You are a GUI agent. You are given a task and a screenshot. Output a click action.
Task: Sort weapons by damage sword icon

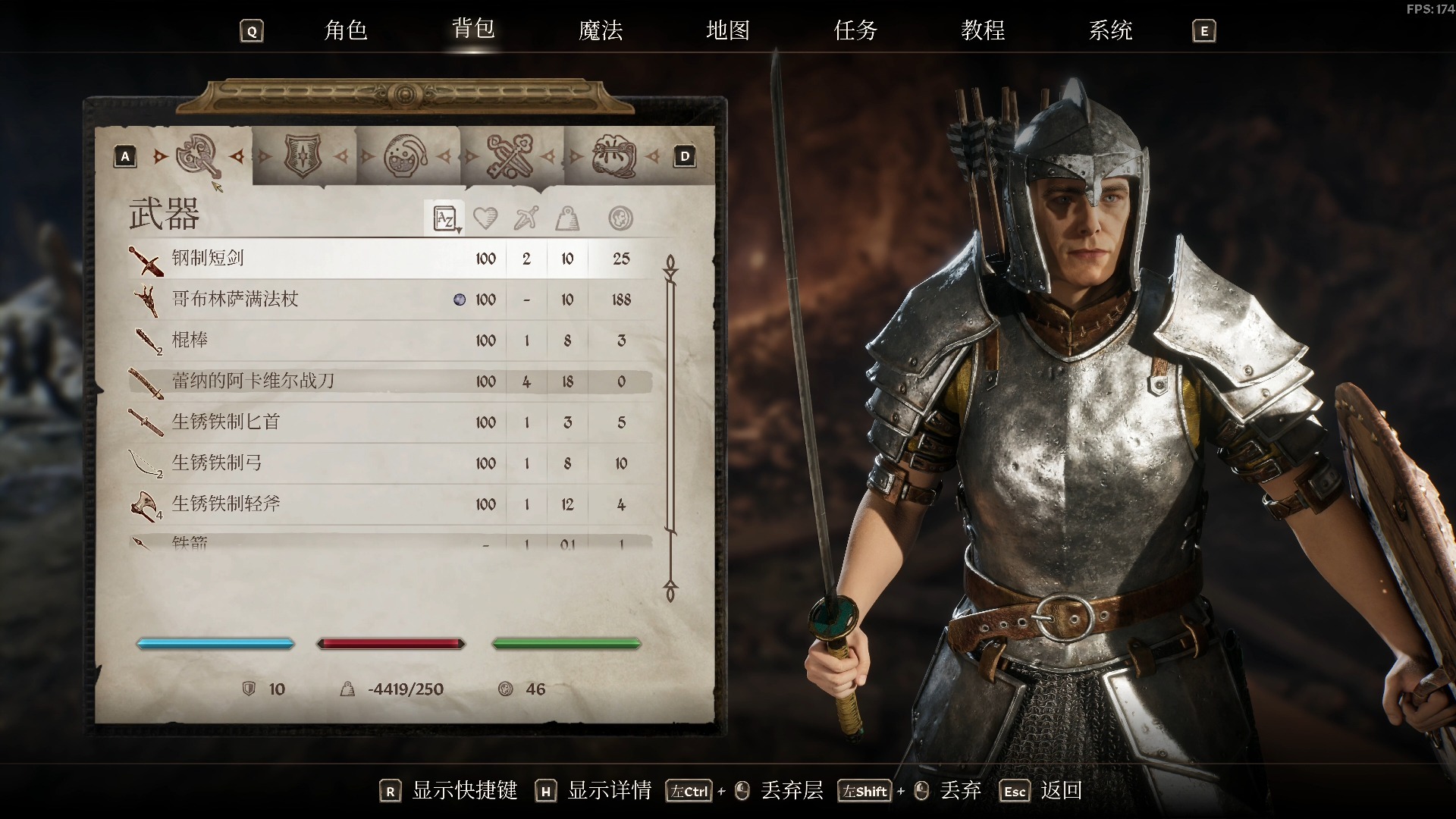[x=526, y=219]
